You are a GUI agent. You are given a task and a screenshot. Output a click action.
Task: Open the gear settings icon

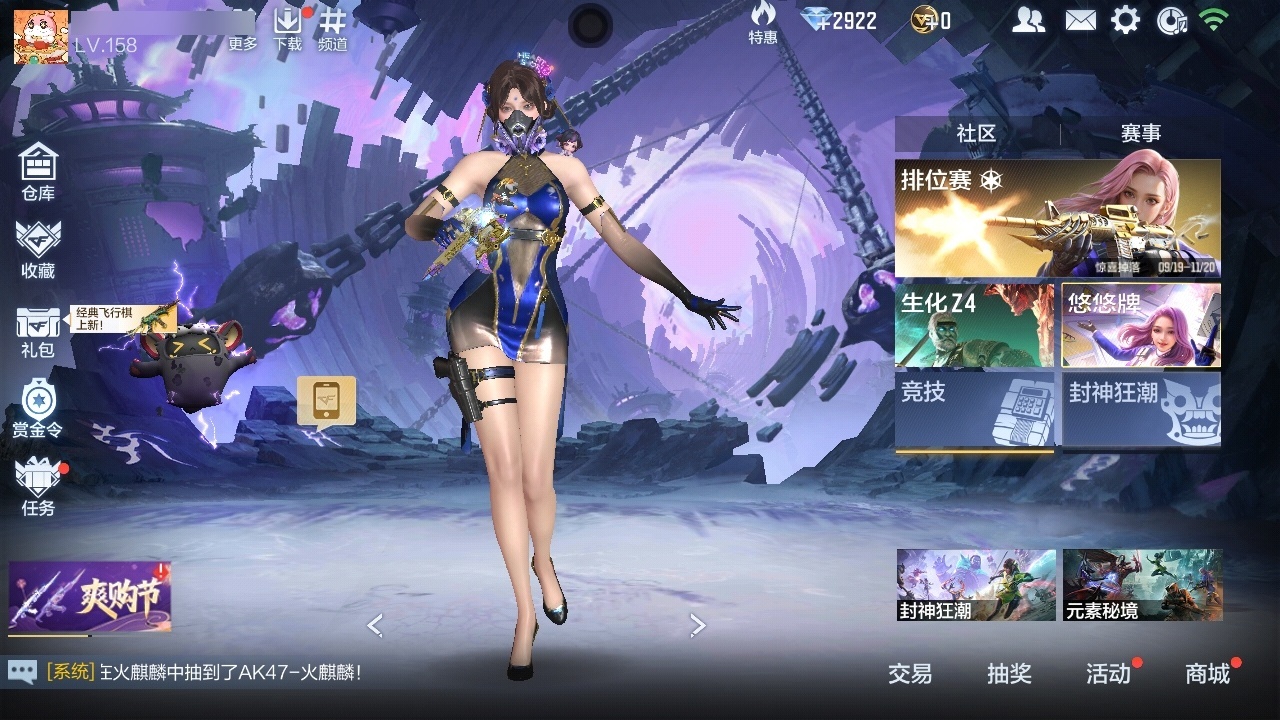[x=1125, y=20]
